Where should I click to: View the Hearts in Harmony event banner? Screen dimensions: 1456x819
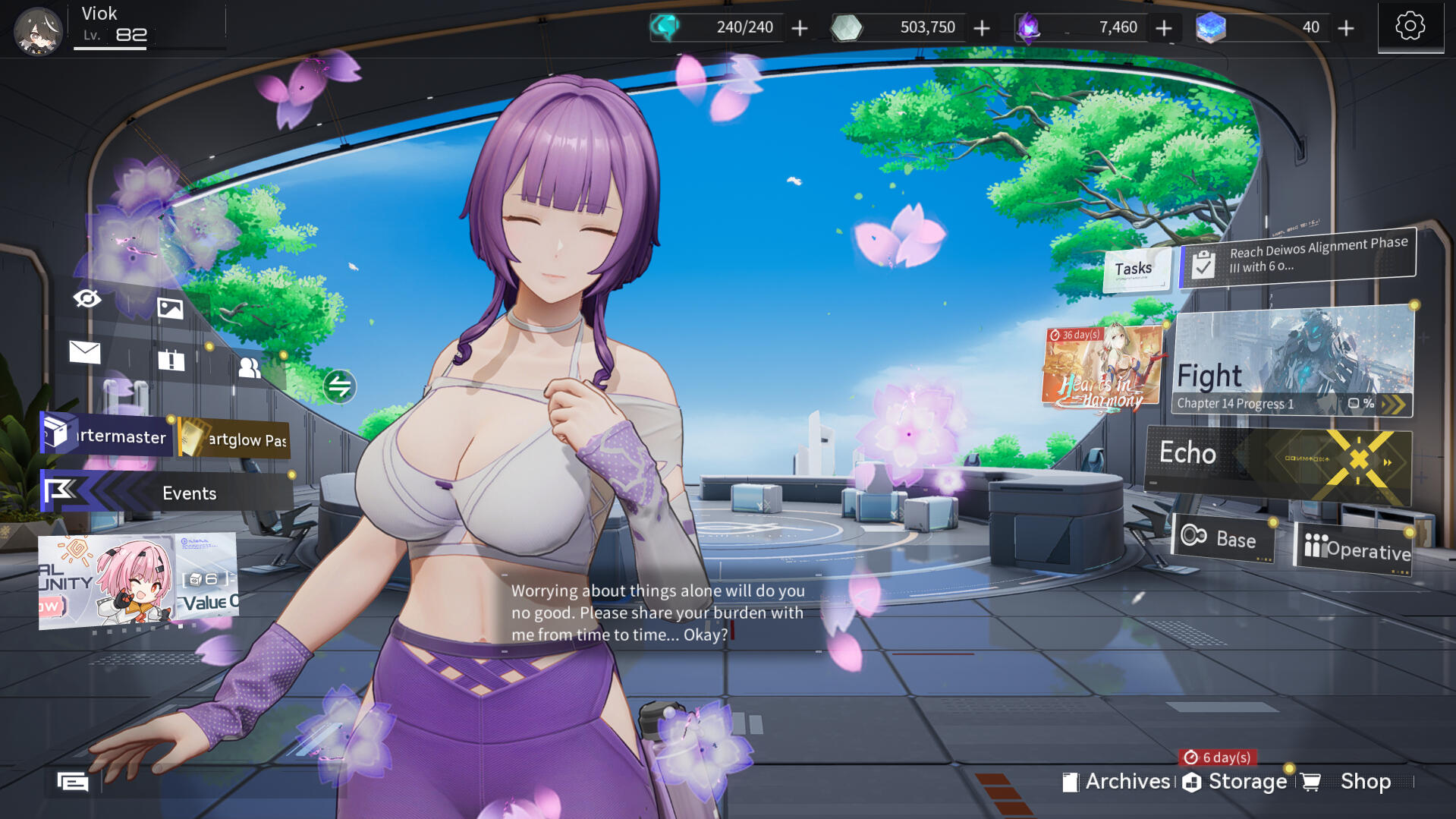1102,367
